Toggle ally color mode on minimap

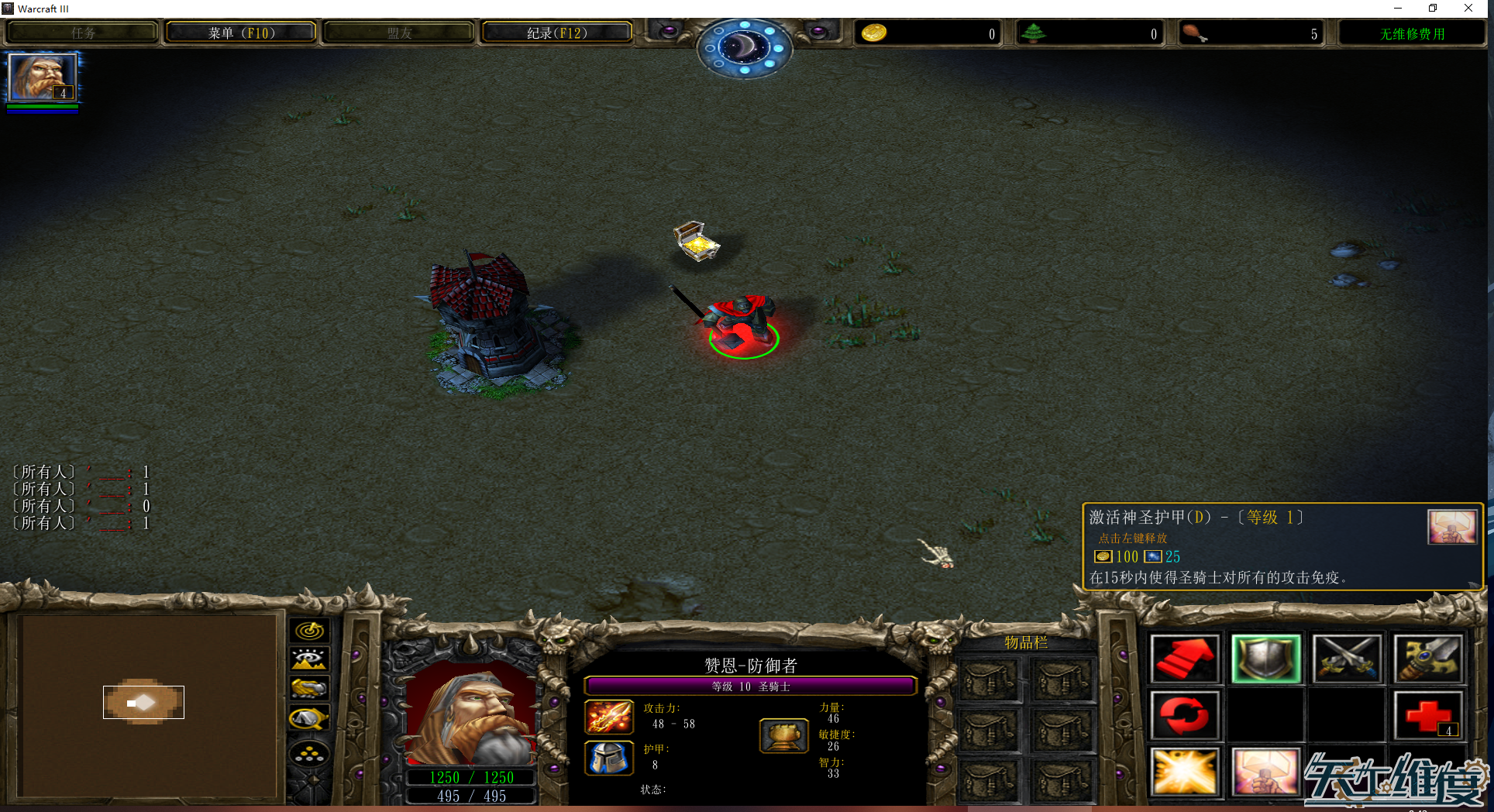tap(309, 688)
